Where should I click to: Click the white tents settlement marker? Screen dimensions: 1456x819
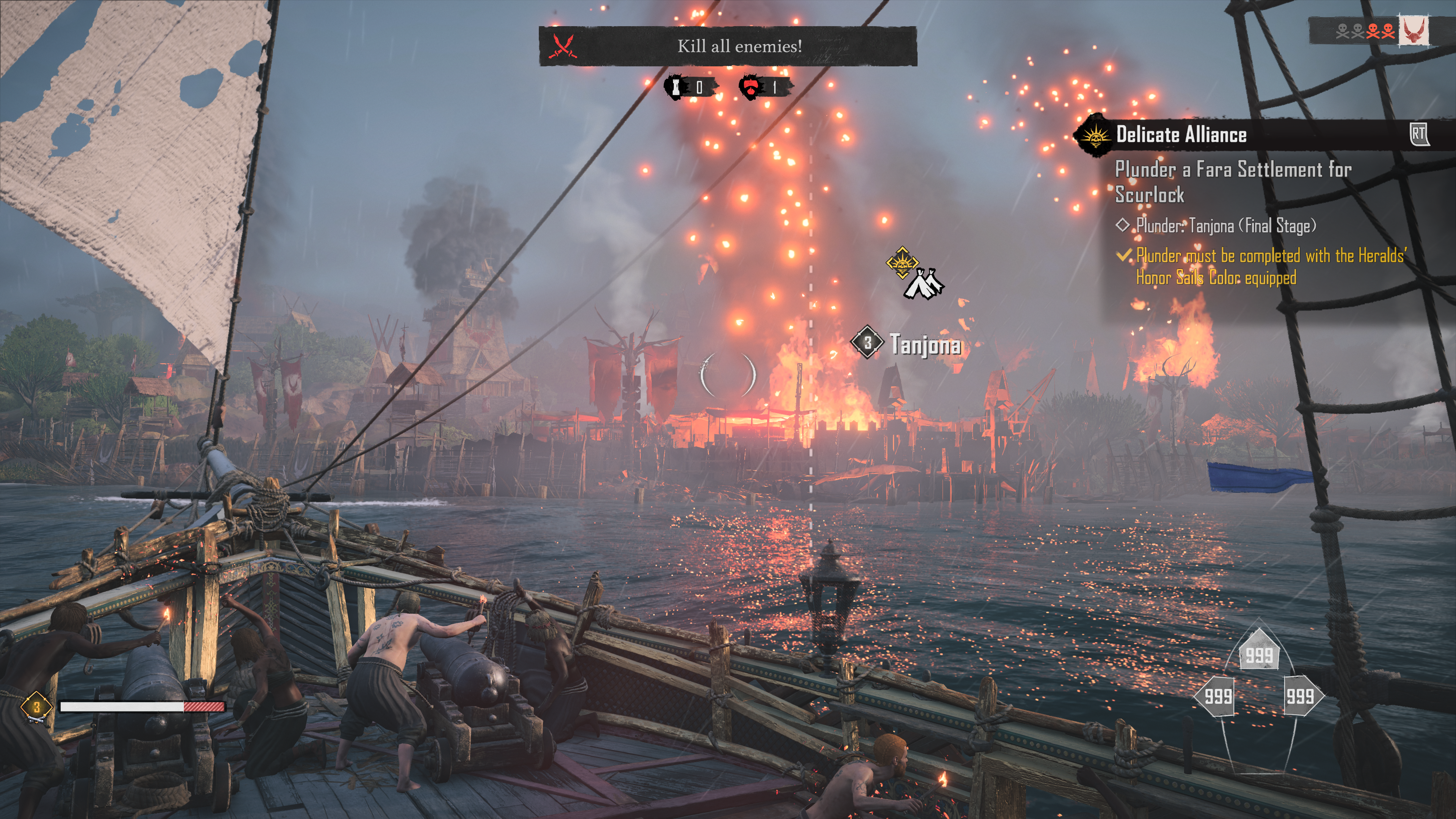click(x=924, y=284)
